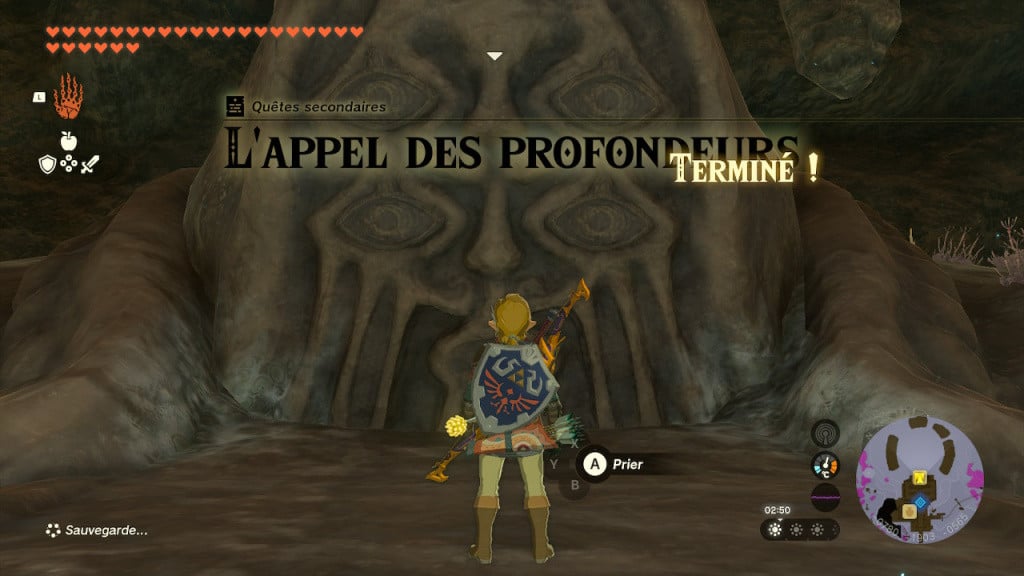Image resolution: width=1024 pixels, height=576 pixels.
Task: Choose the shield quick-select icon
Action: (x=47, y=165)
